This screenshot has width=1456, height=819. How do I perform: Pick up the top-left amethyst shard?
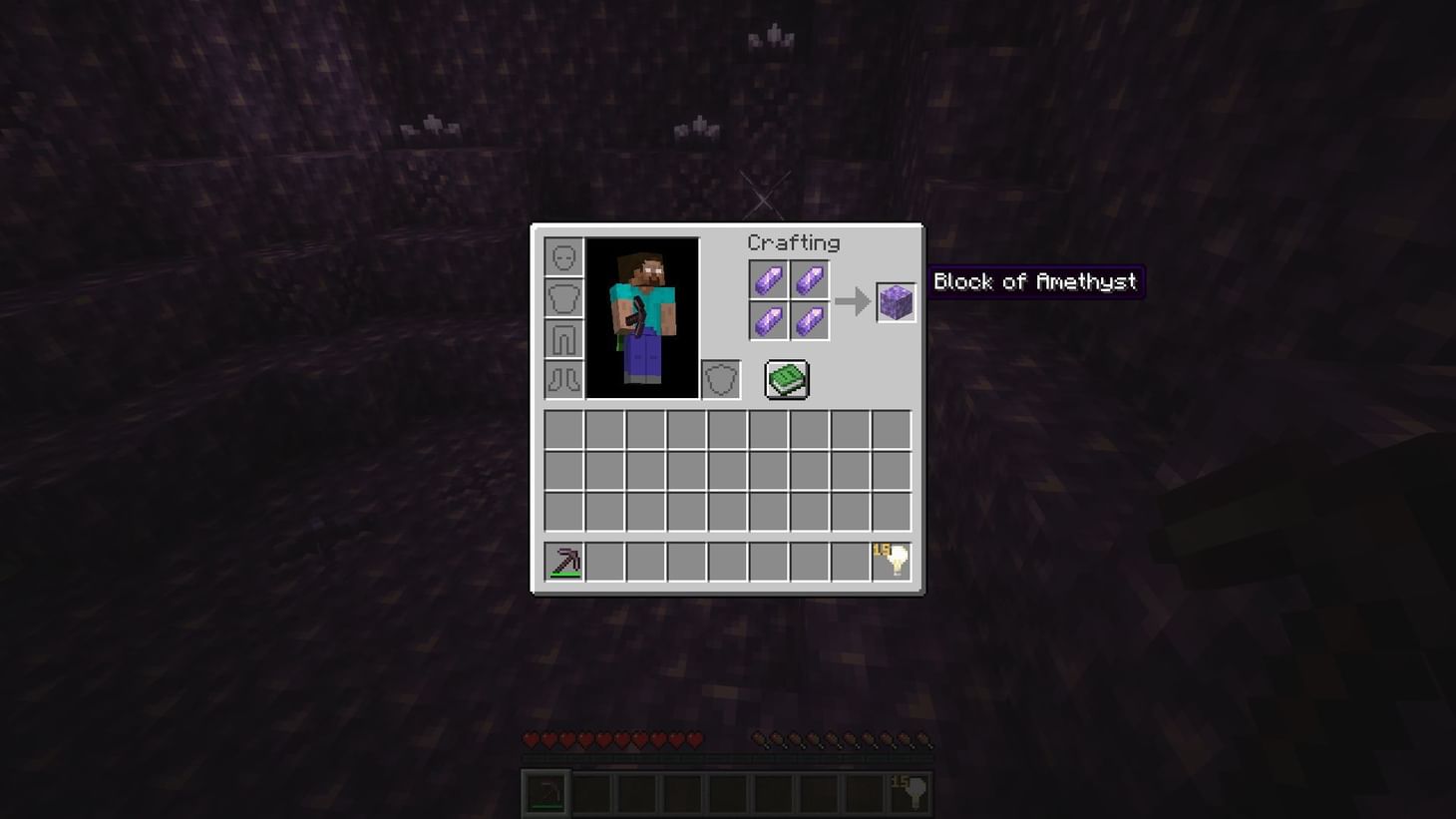pos(768,280)
